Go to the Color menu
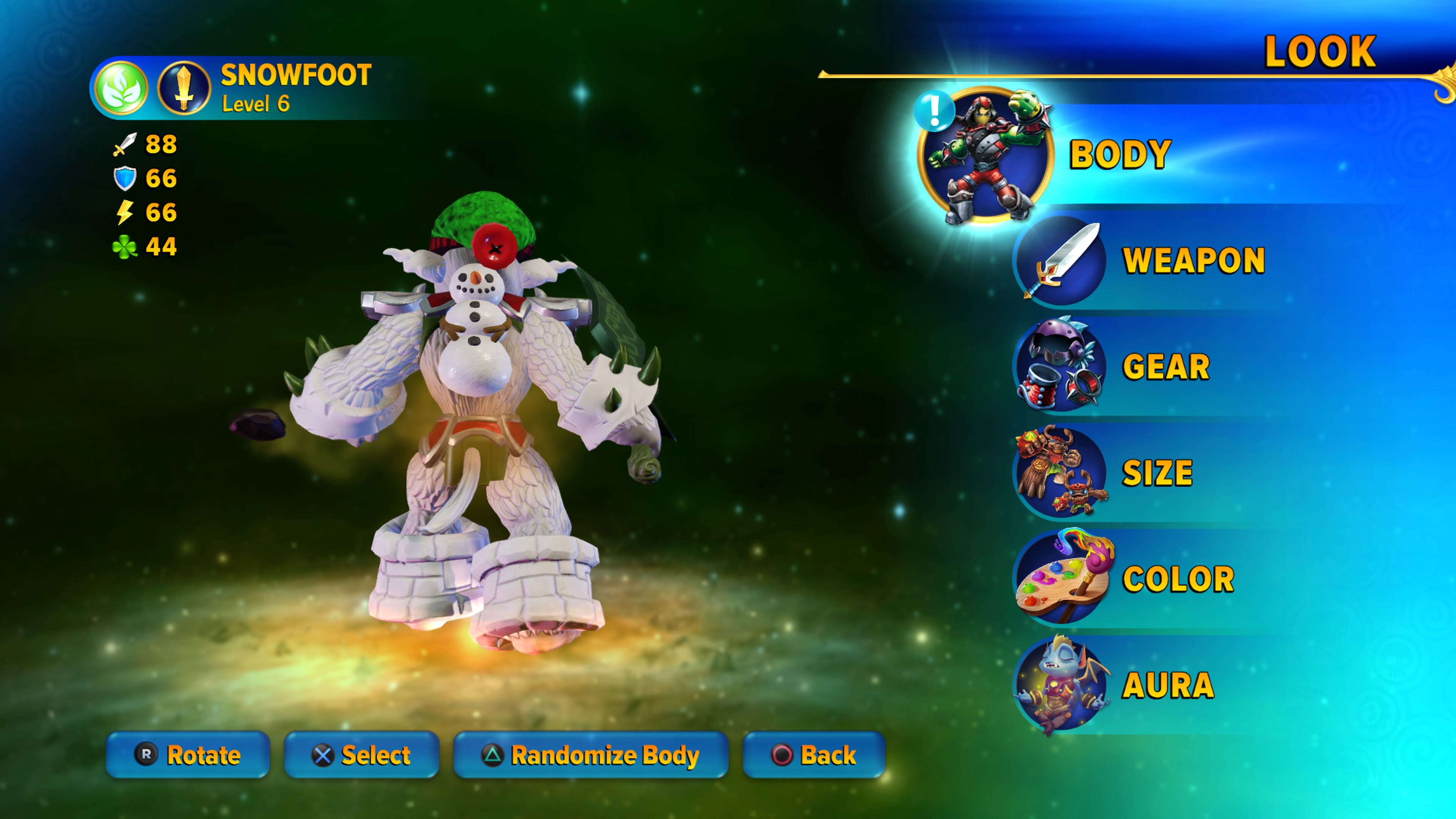 pos(1178,579)
